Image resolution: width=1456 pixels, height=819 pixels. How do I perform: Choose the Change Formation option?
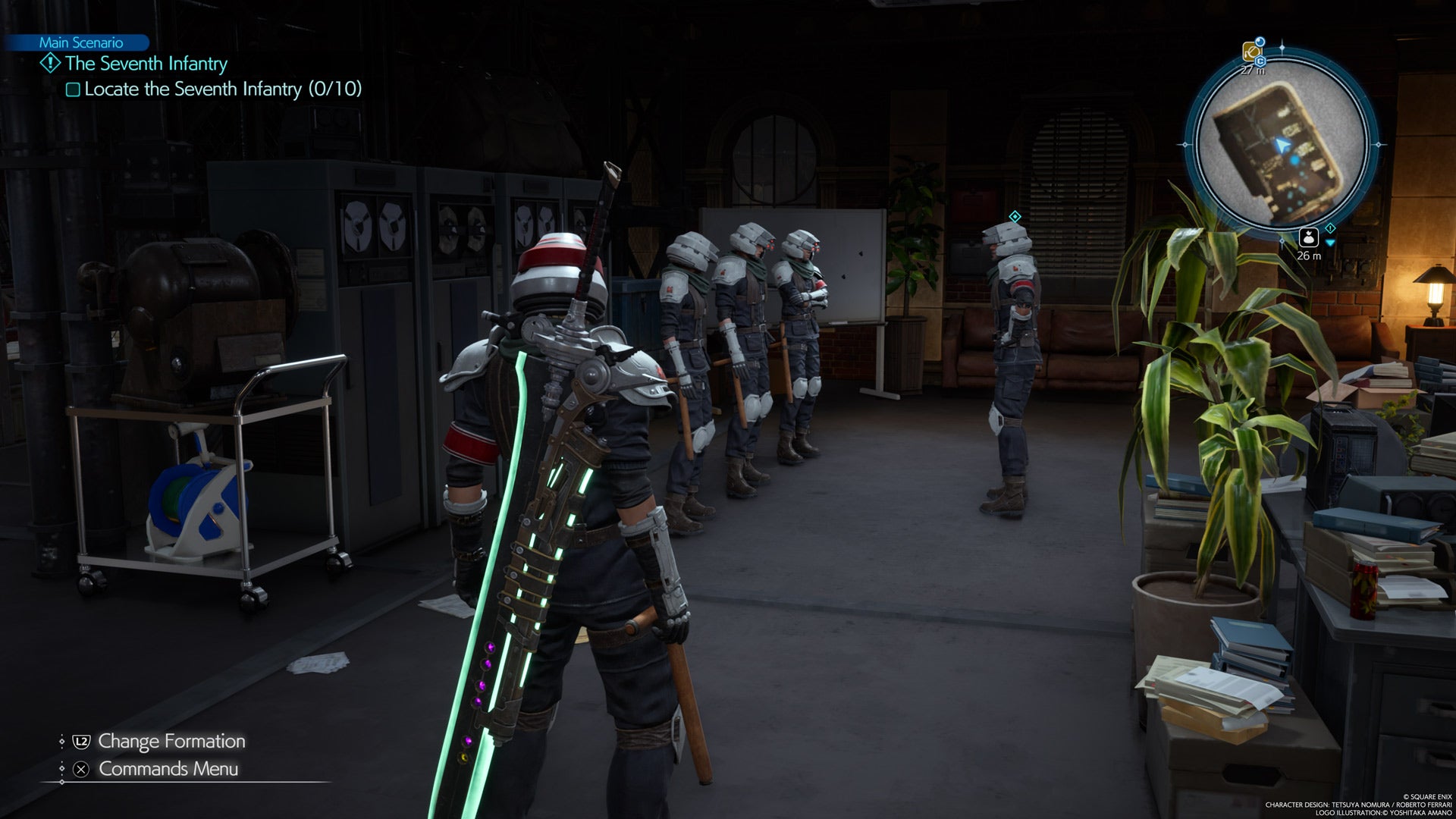coord(171,741)
